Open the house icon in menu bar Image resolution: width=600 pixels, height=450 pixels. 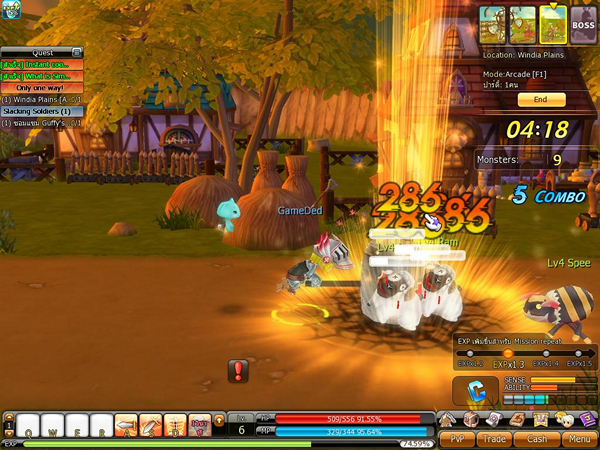[446, 419]
